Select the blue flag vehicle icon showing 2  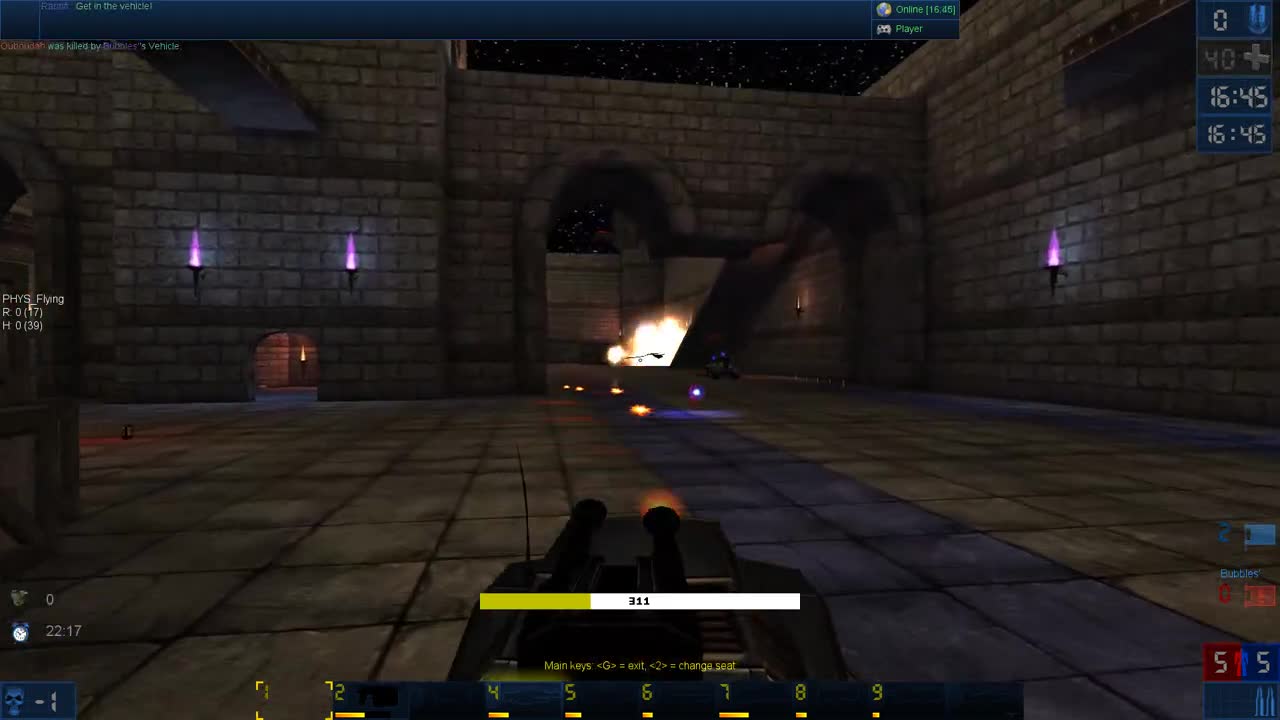pyautogui.click(x=1259, y=534)
